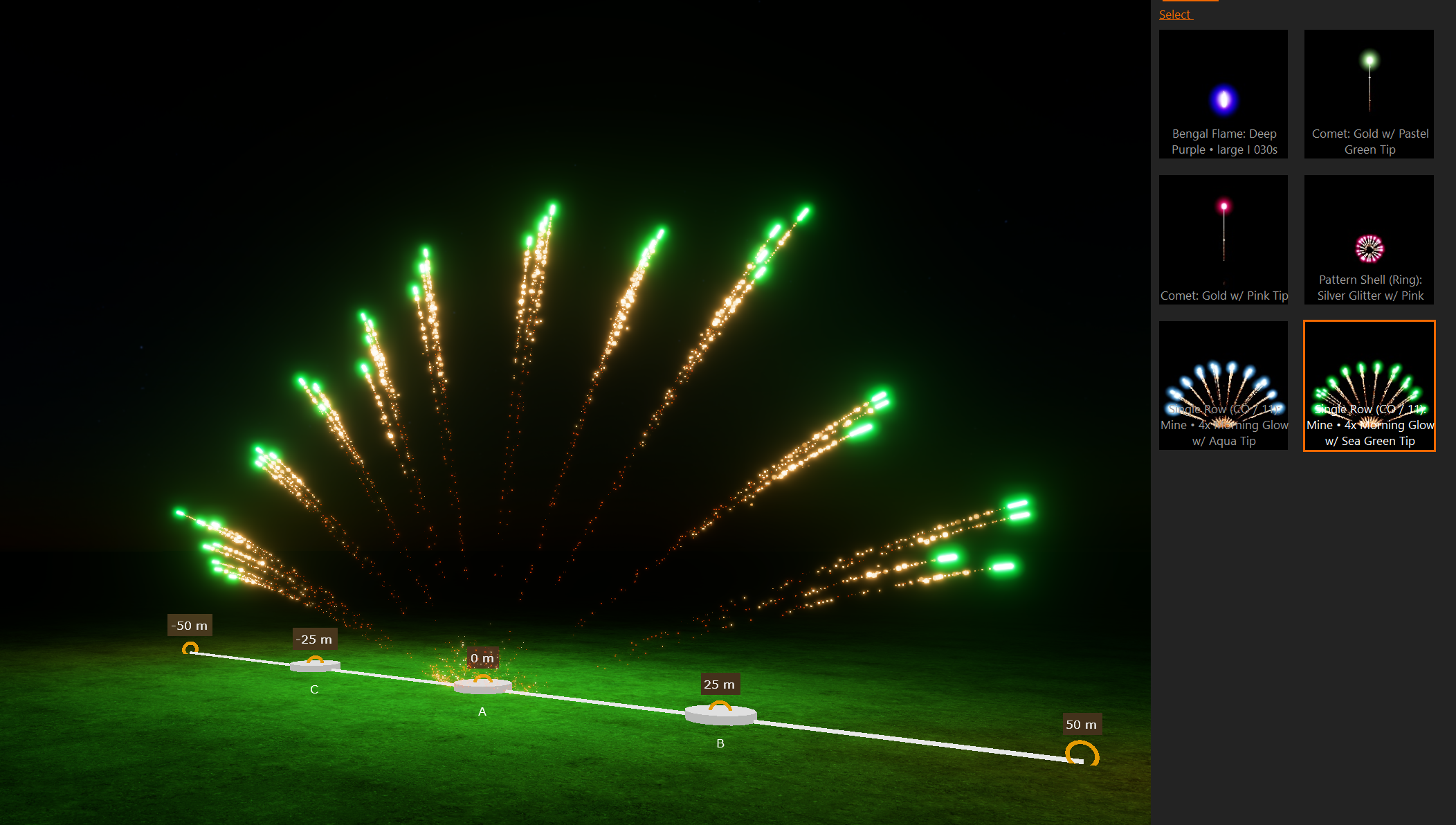Select the launch pad labeled B
Viewport: 1456px width, 825px height.
pyautogui.click(x=720, y=714)
